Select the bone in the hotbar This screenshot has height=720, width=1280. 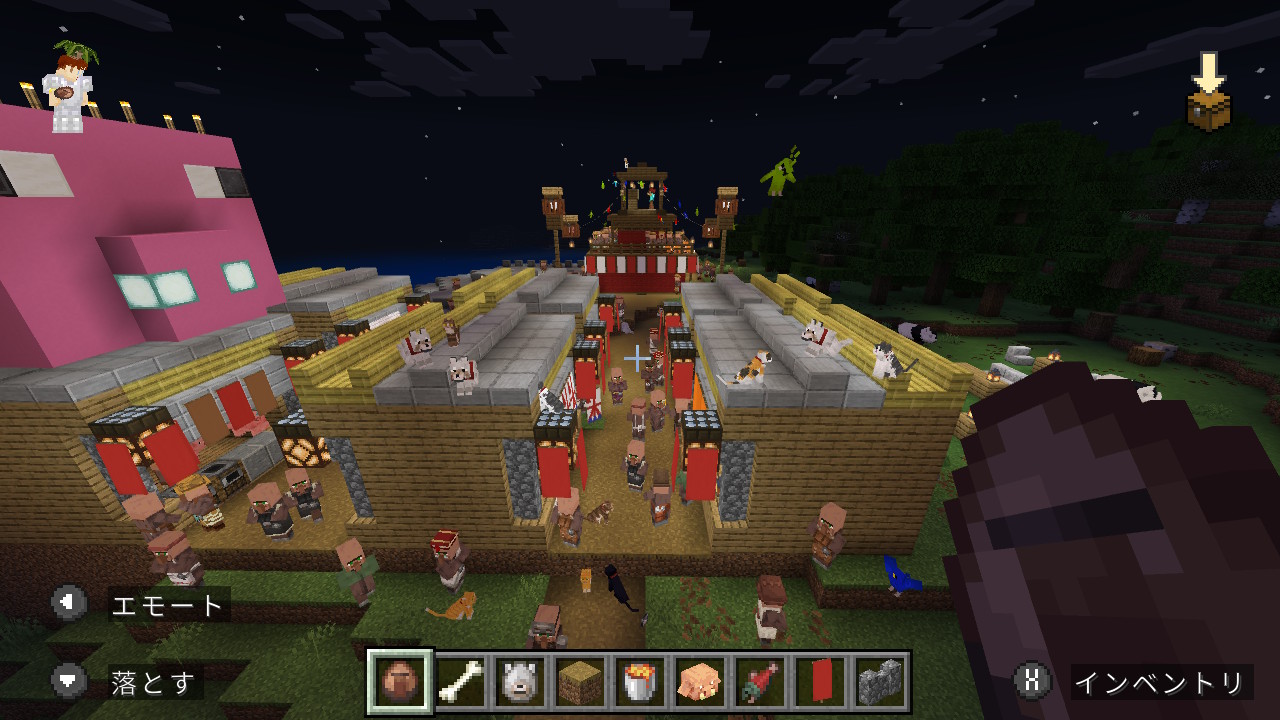pos(460,682)
